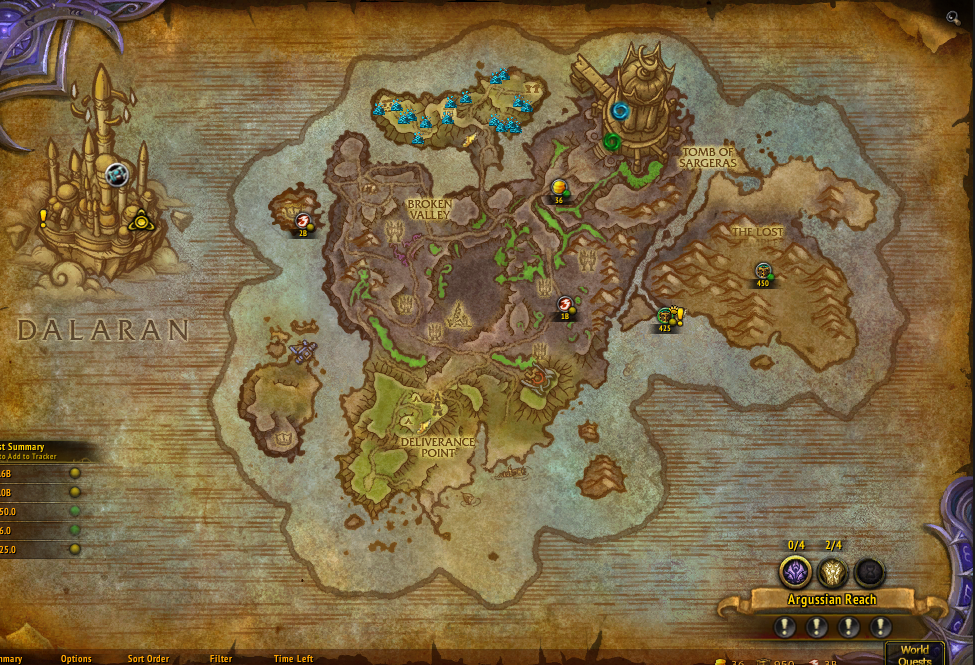Select the world quest marker labeled 425
Screen dimensions: 975x665
pyautogui.click(x=665, y=317)
